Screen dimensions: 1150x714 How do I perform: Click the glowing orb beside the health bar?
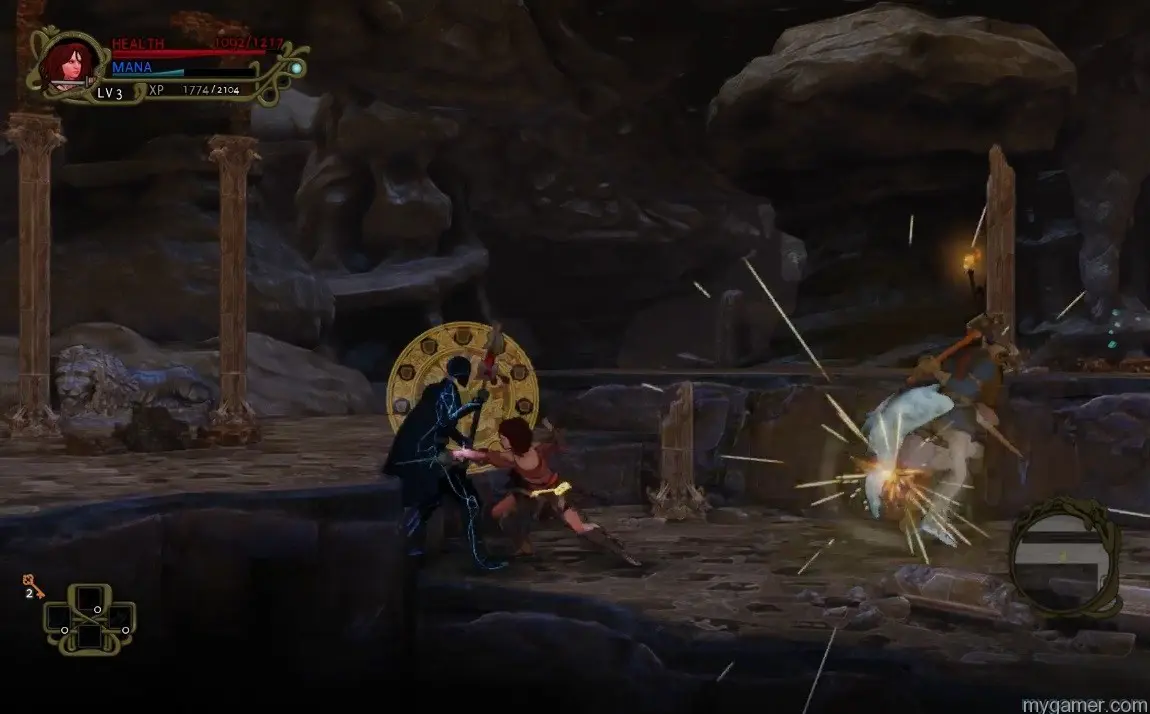point(296,68)
